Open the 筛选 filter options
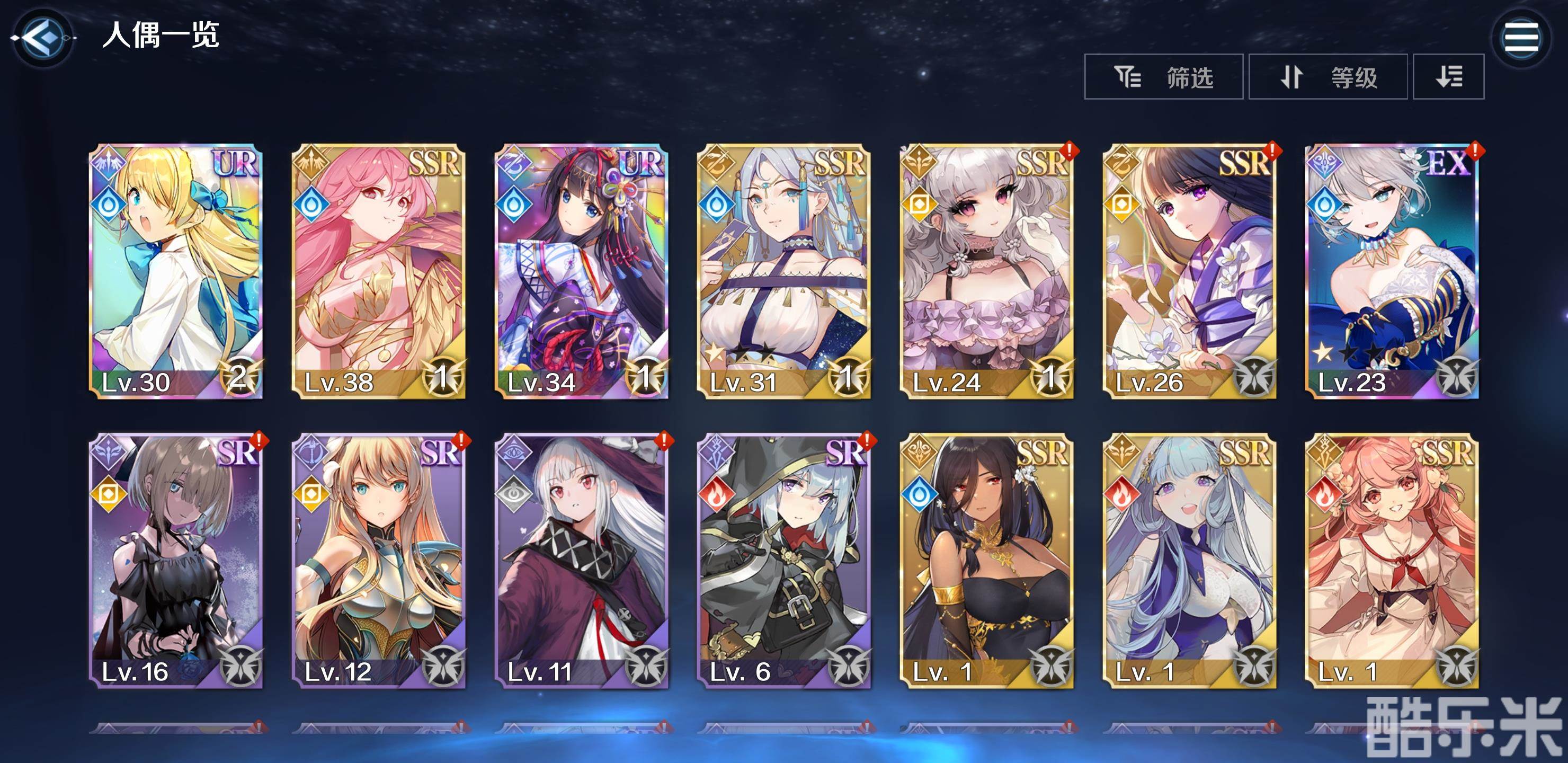The width and height of the screenshot is (1568, 763). coord(1163,77)
